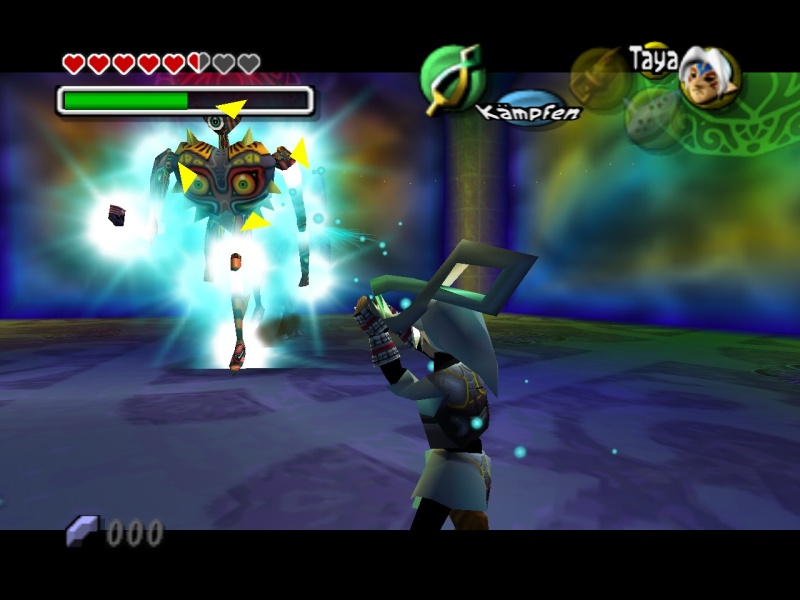Call Taya with the yellow button
The width and height of the screenshot is (800, 600).
(654, 57)
